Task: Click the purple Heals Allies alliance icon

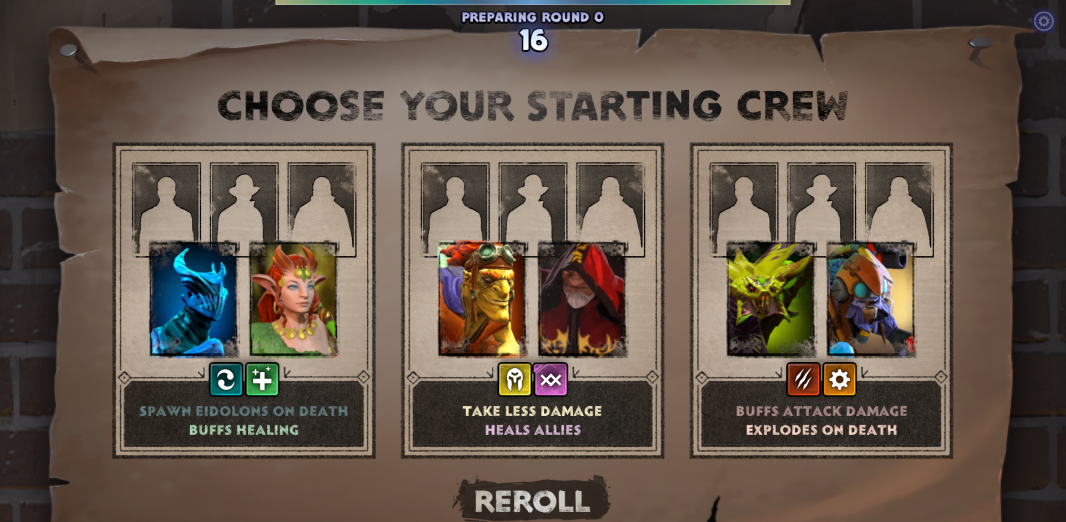Action: pos(551,380)
